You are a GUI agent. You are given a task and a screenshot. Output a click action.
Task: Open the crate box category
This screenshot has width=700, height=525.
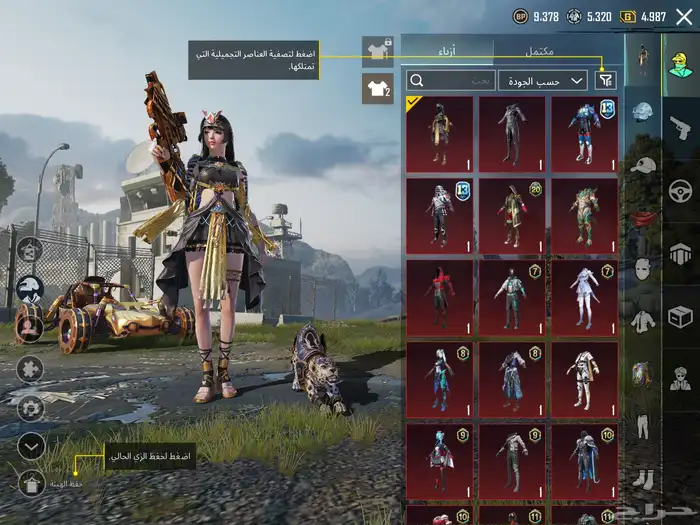pyautogui.click(x=680, y=316)
